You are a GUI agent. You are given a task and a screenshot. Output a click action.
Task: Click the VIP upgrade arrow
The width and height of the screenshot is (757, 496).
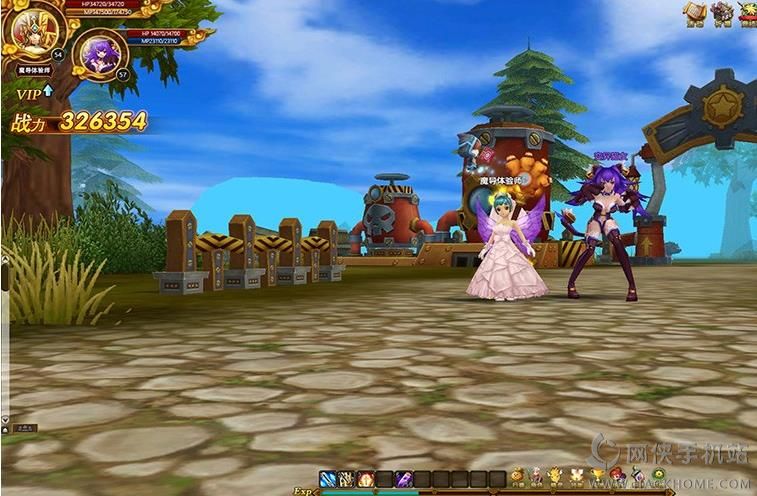[x=47, y=91]
